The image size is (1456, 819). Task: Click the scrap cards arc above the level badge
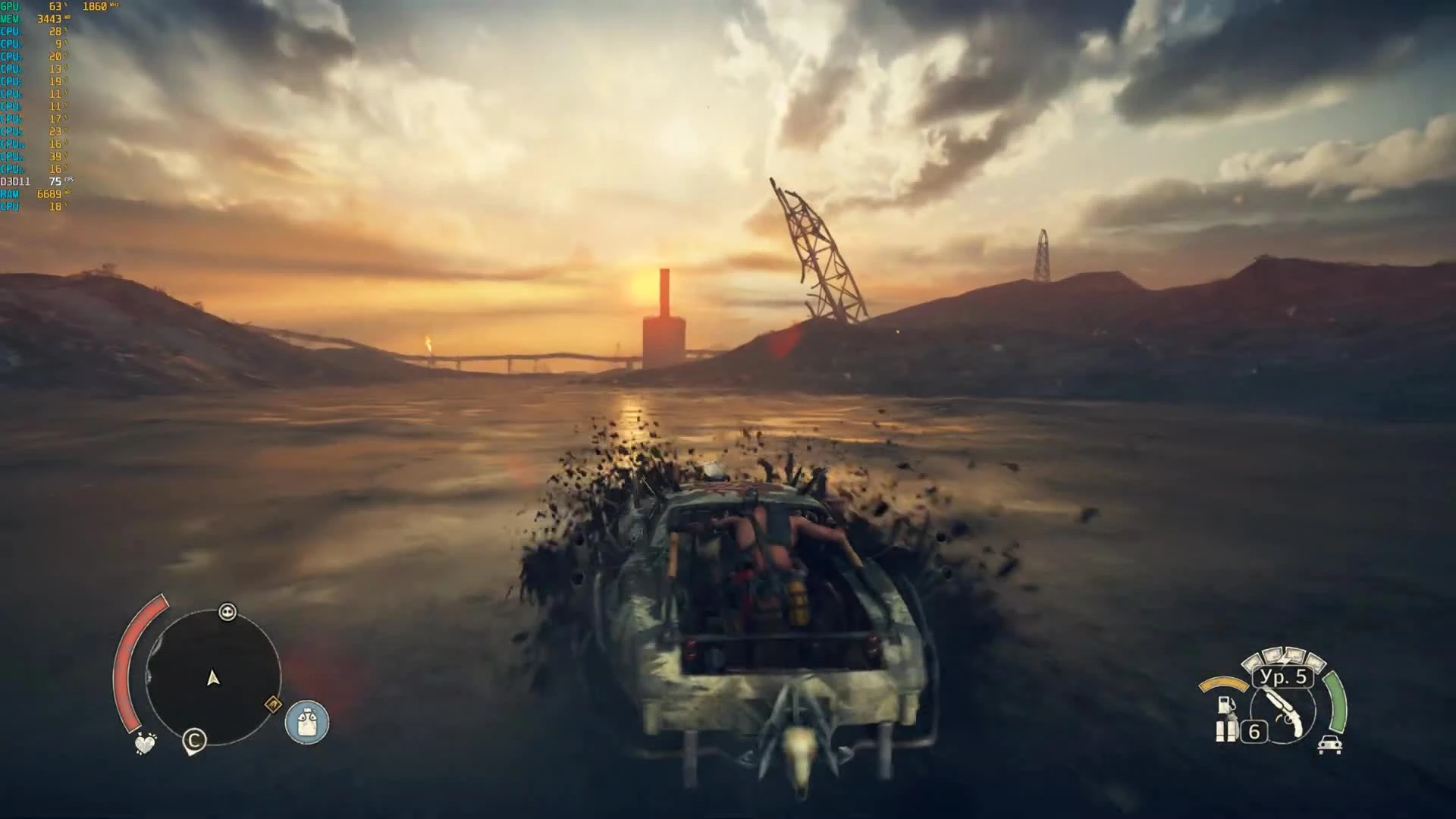(x=1284, y=656)
